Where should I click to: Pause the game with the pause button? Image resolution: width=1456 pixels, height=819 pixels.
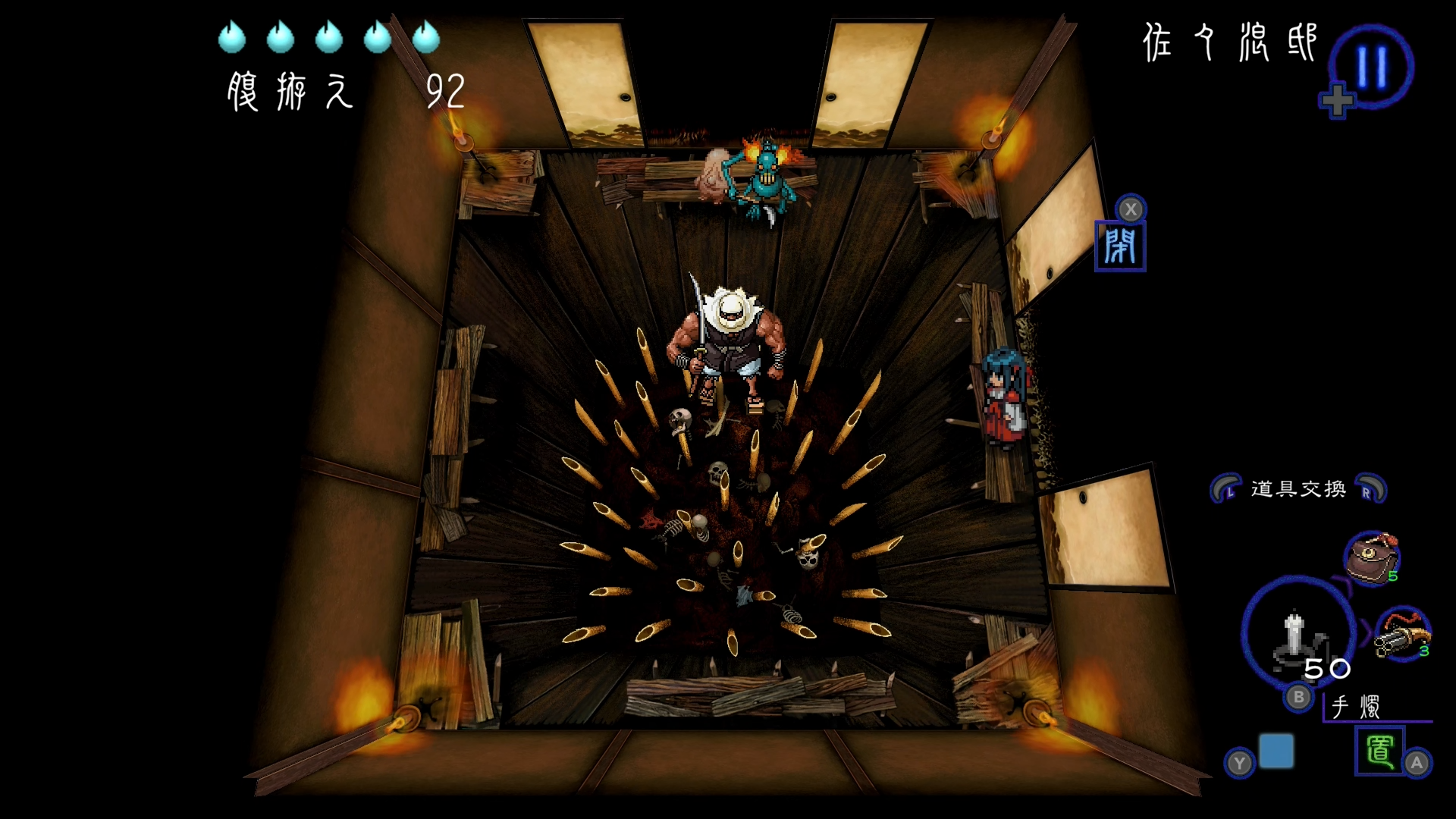click(x=1371, y=67)
